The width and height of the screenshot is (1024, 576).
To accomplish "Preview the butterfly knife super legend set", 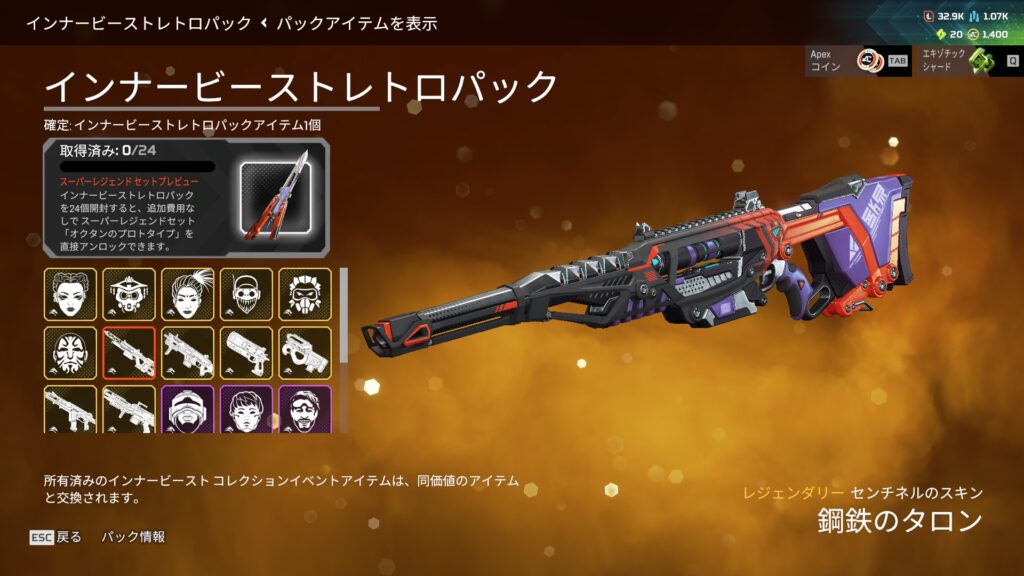I will coord(275,196).
